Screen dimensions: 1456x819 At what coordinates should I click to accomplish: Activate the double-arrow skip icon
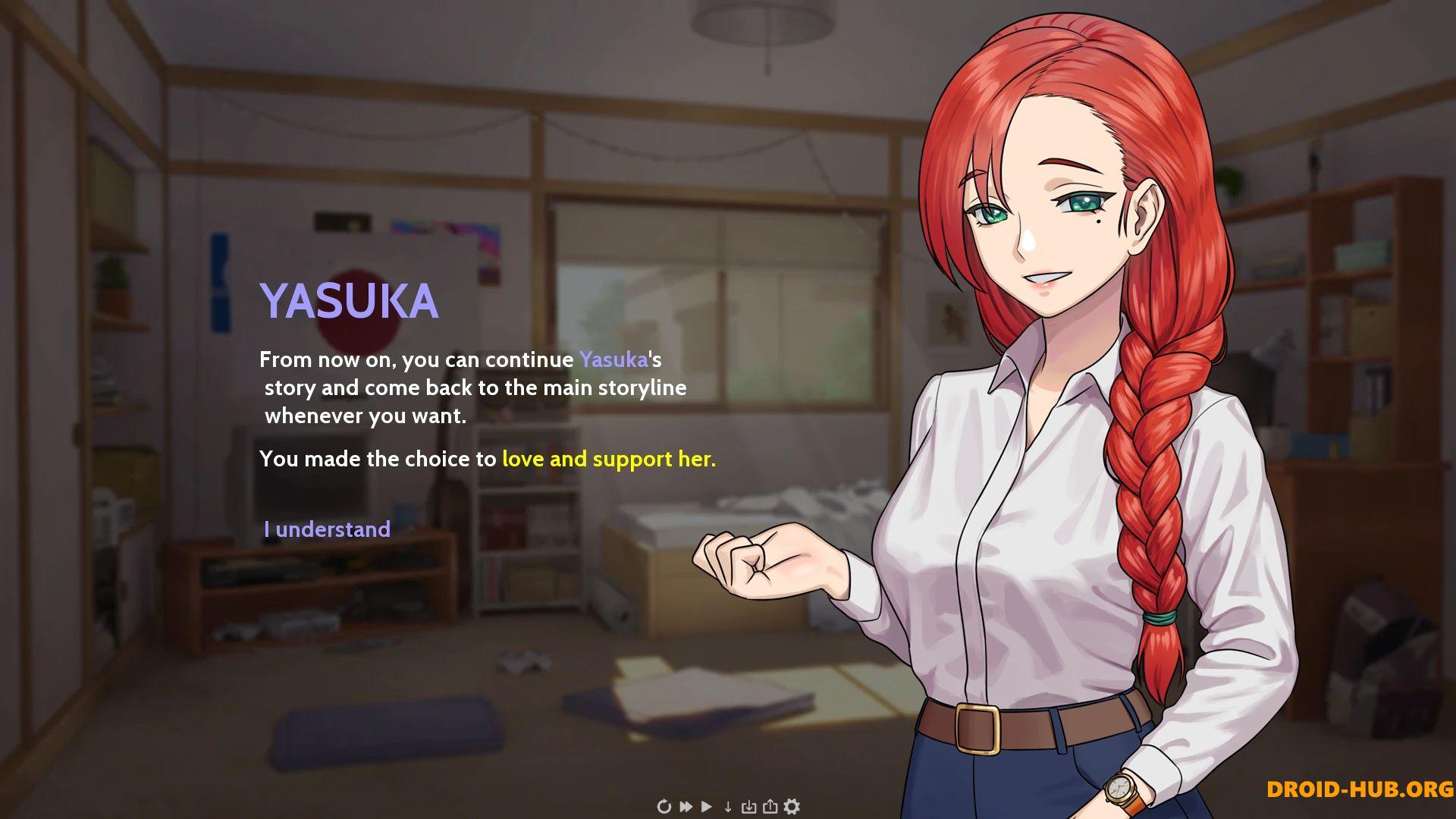coord(686,806)
